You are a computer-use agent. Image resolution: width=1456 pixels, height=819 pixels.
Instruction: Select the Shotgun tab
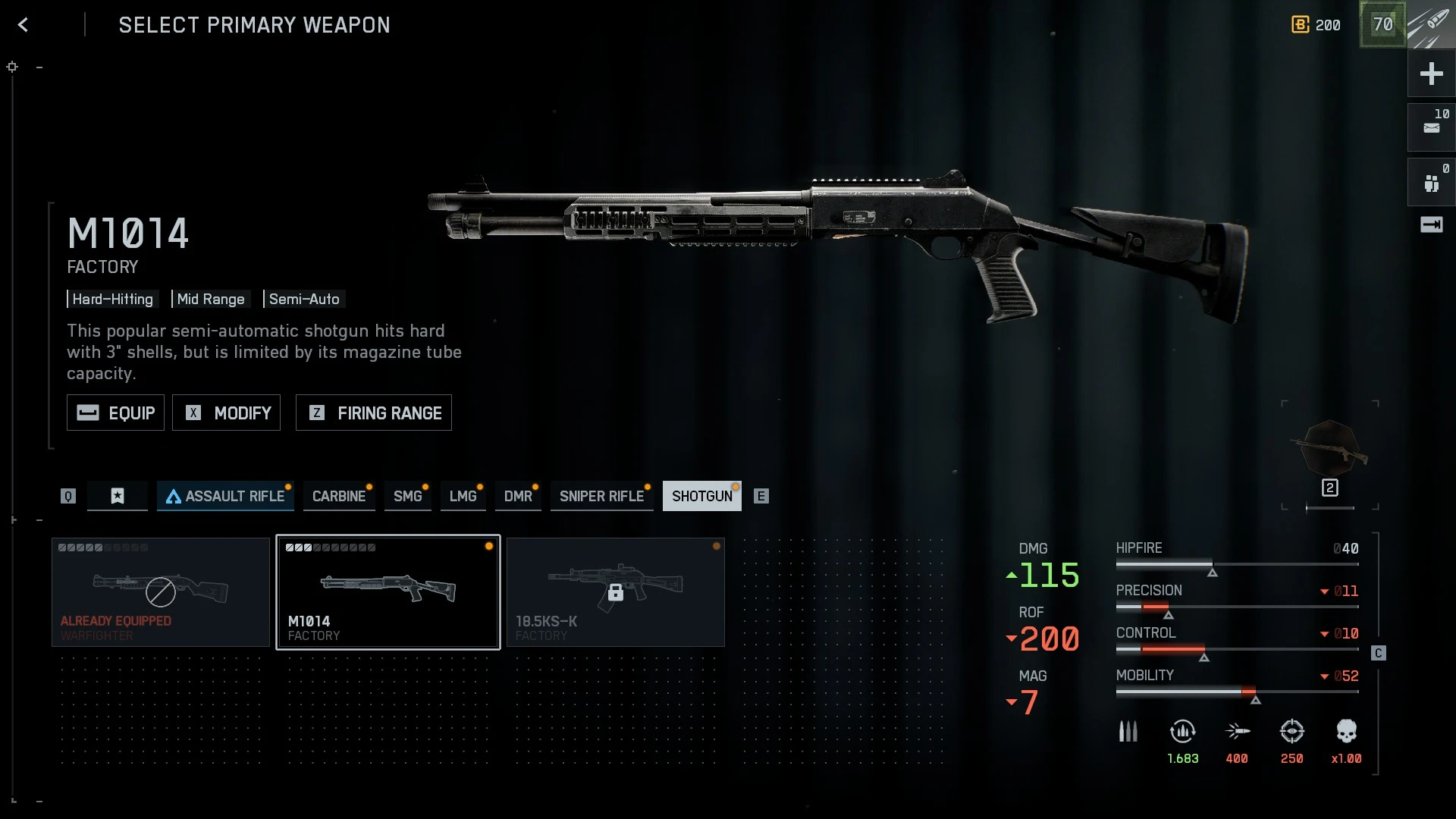point(701,496)
